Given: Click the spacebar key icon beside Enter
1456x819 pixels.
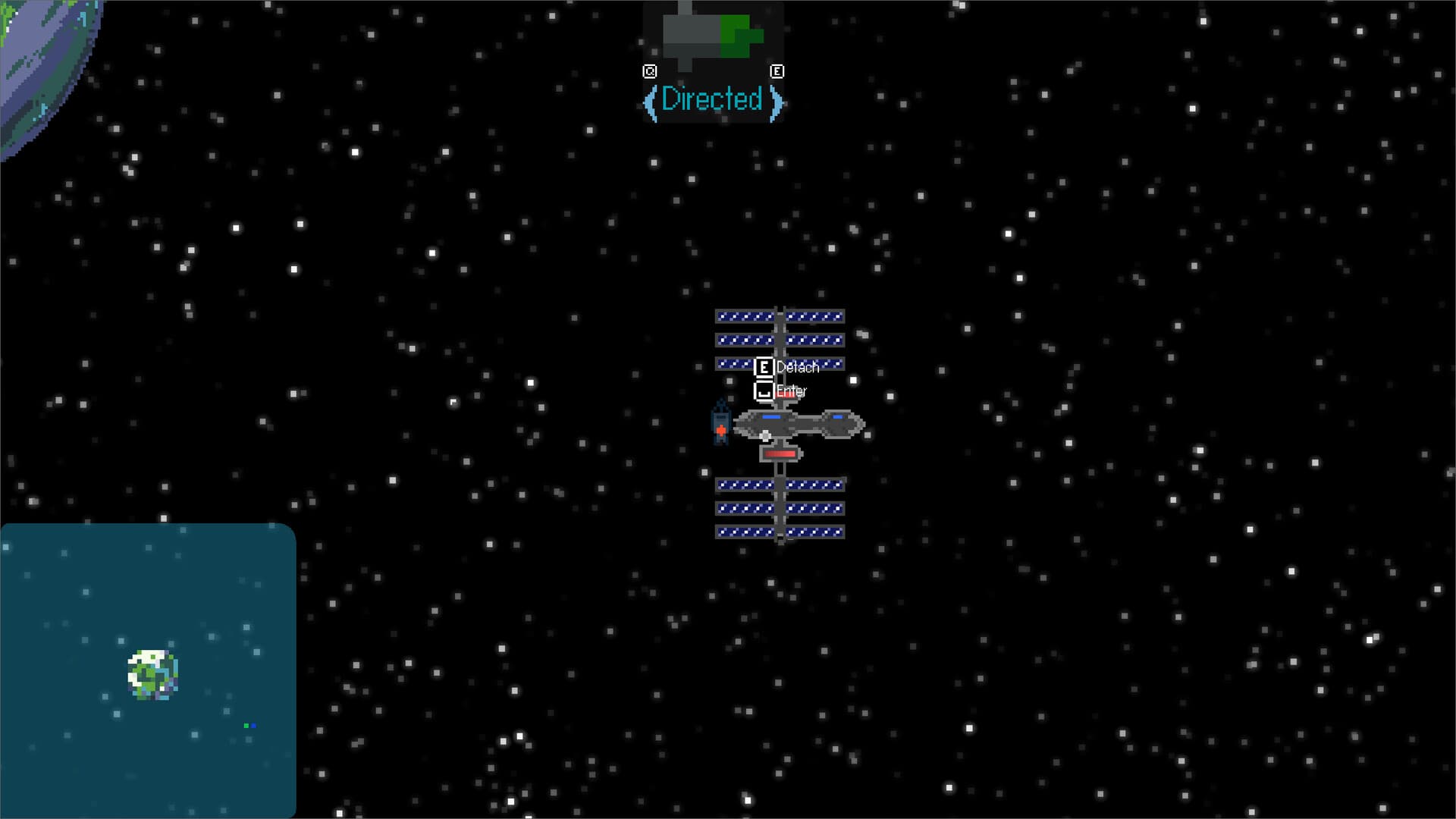Looking at the screenshot, I should point(764,391).
